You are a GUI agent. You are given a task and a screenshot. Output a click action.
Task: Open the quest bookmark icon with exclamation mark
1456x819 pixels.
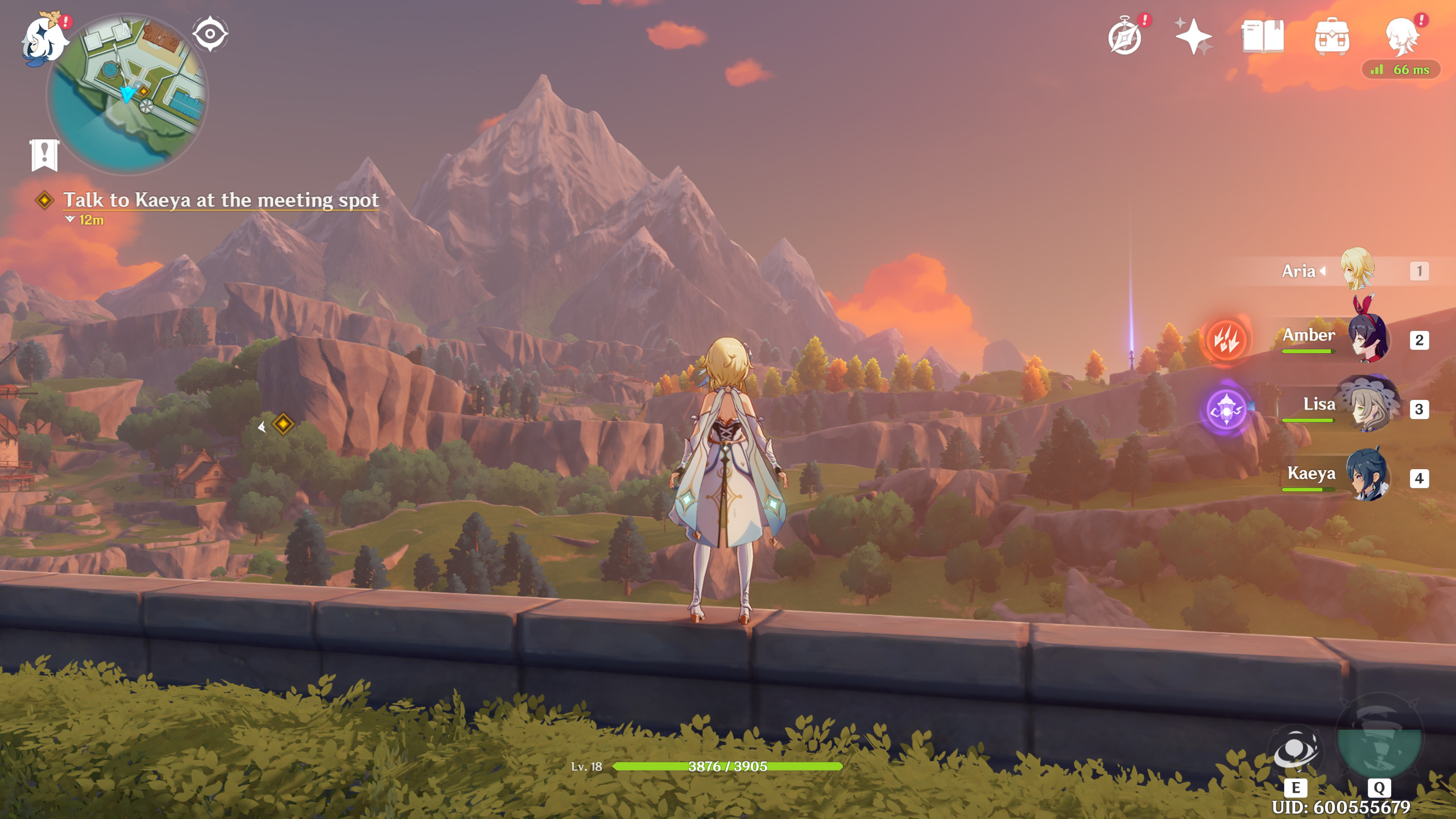(44, 155)
